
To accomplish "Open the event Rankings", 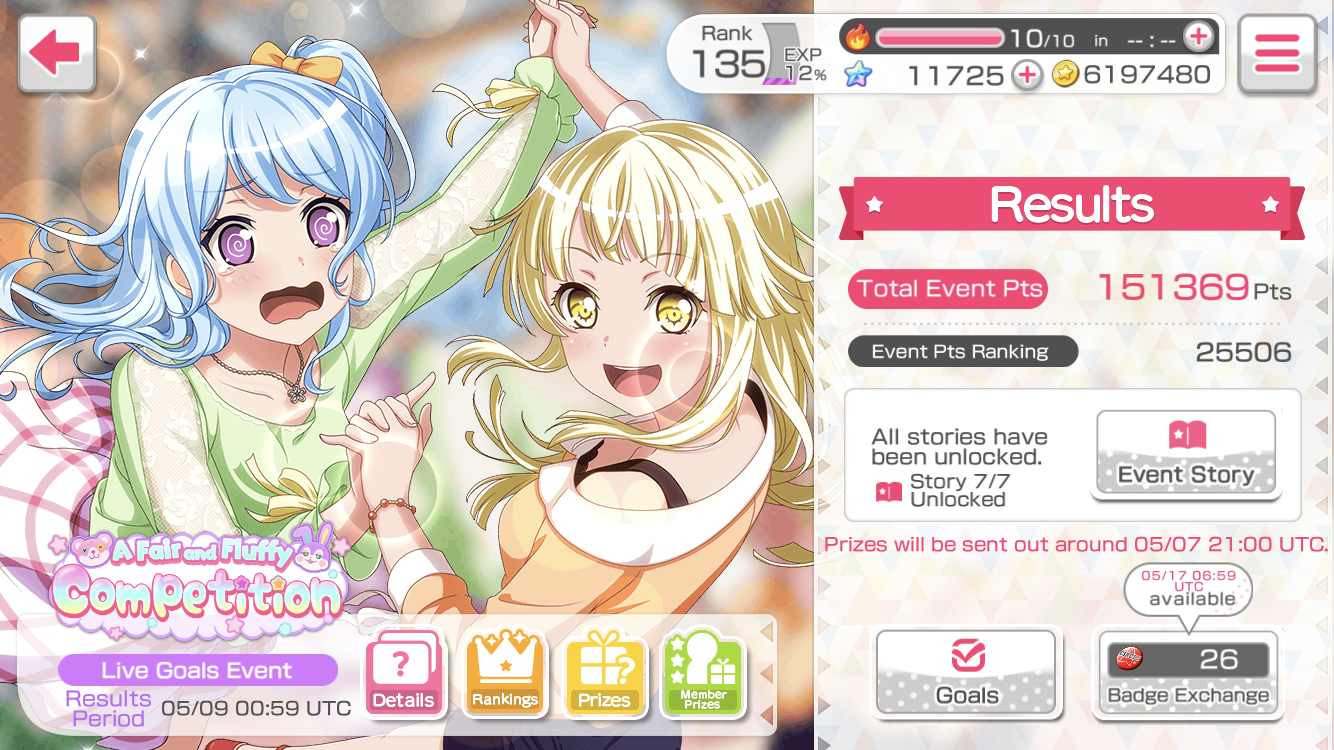I will pos(504,673).
